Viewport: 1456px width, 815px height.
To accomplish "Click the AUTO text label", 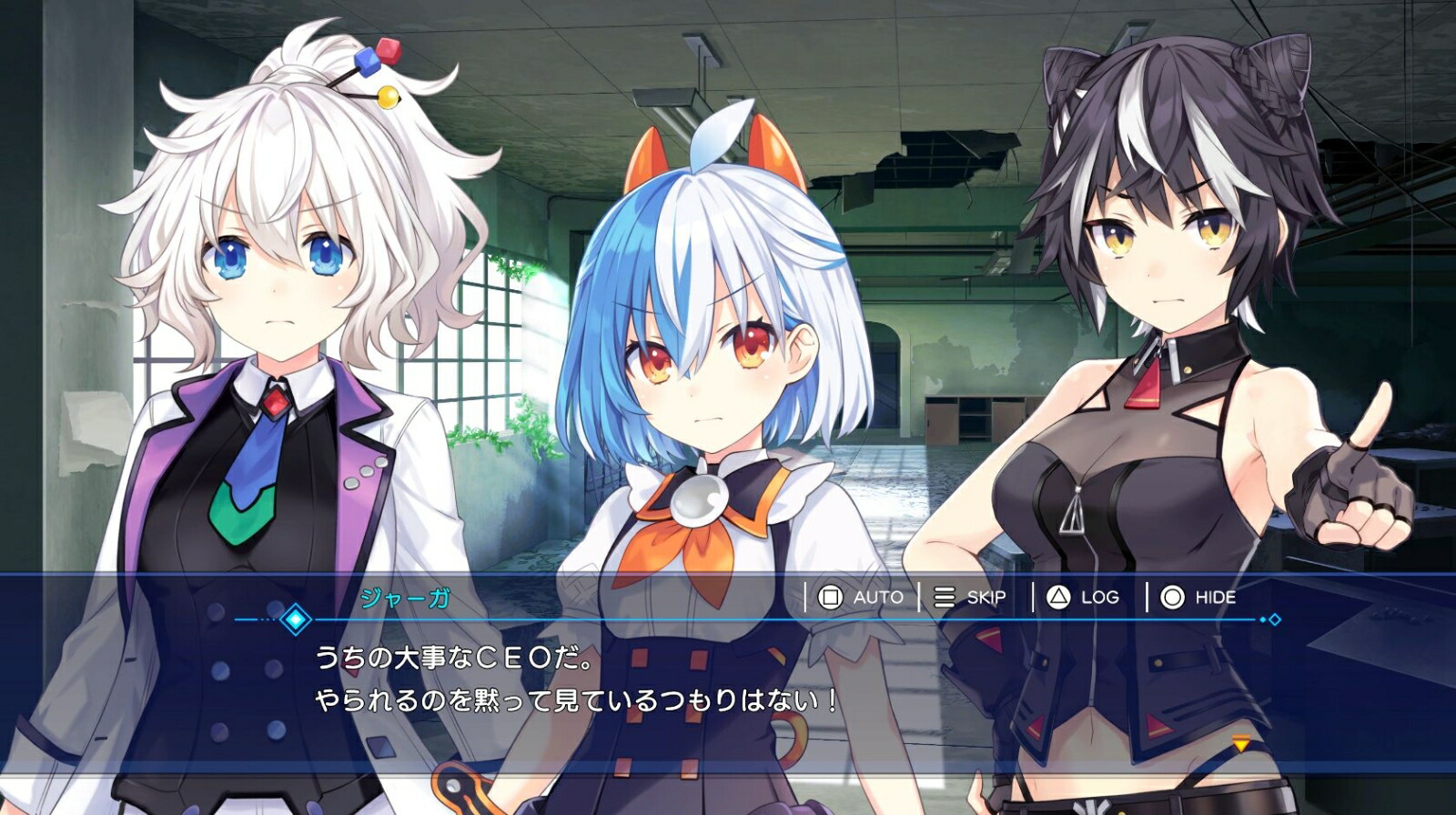I will (876, 598).
